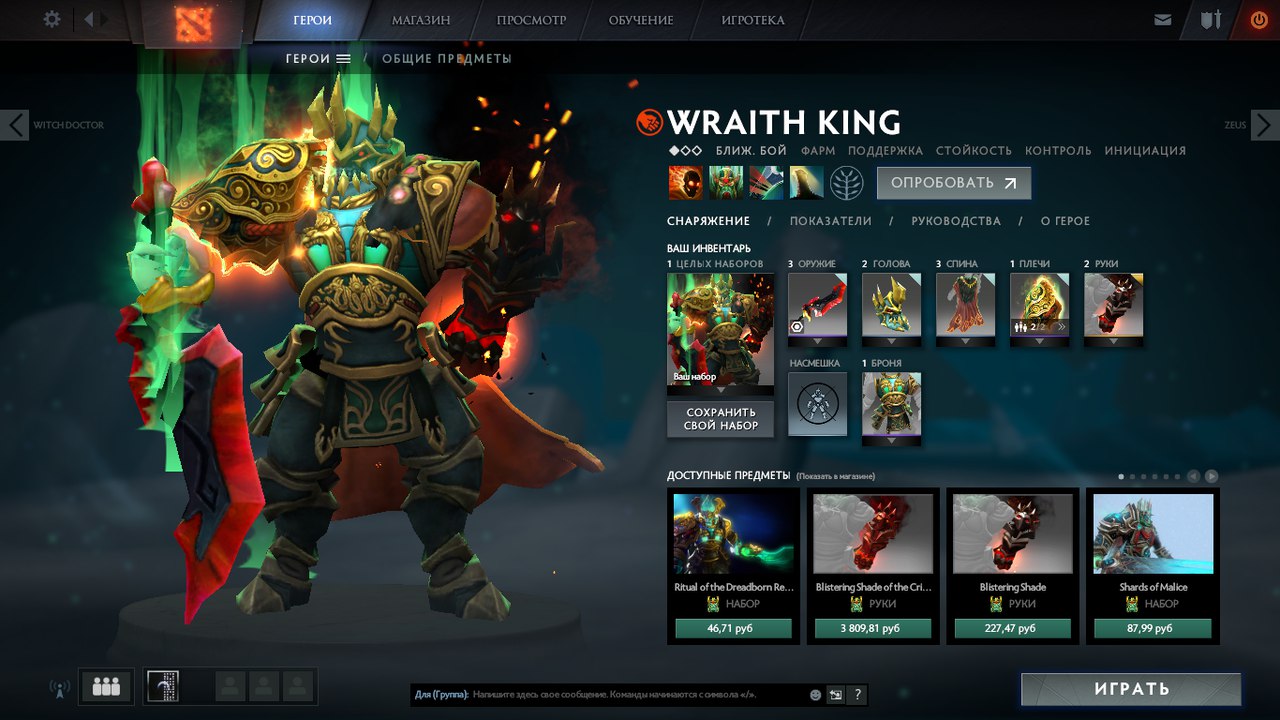Go to the ОБУЧЕНИЕ learn tab
This screenshot has height=720, width=1280.
pyautogui.click(x=640, y=20)
